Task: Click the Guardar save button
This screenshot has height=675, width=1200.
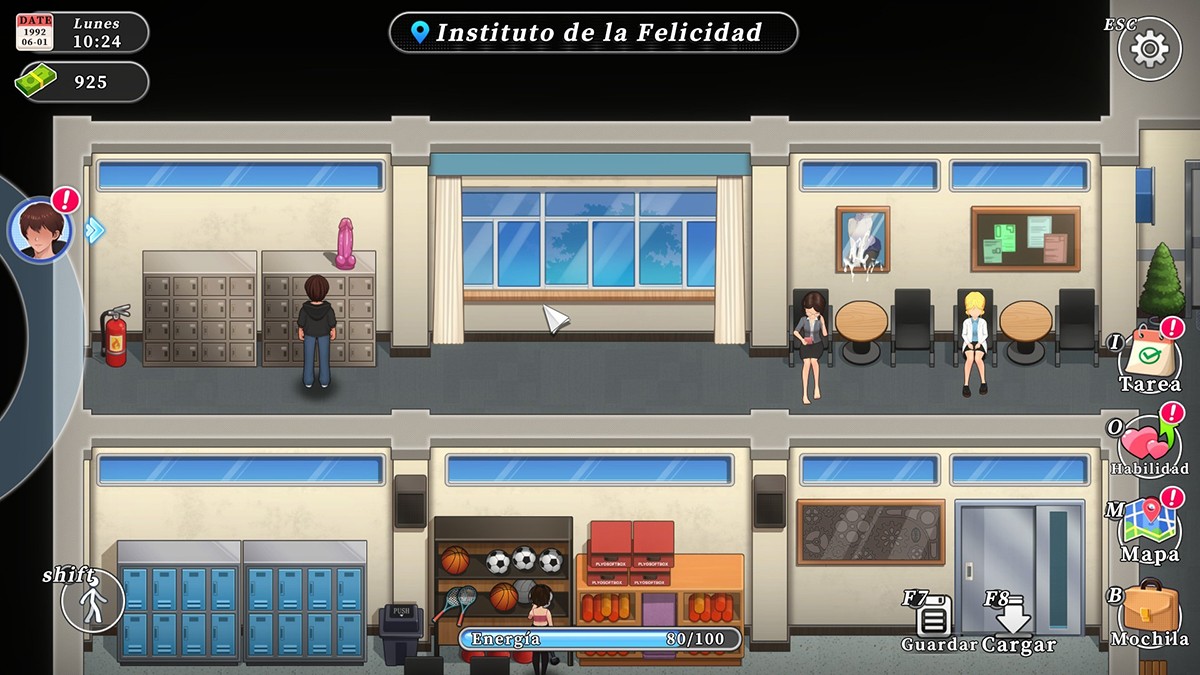Action: pos(934,618)
